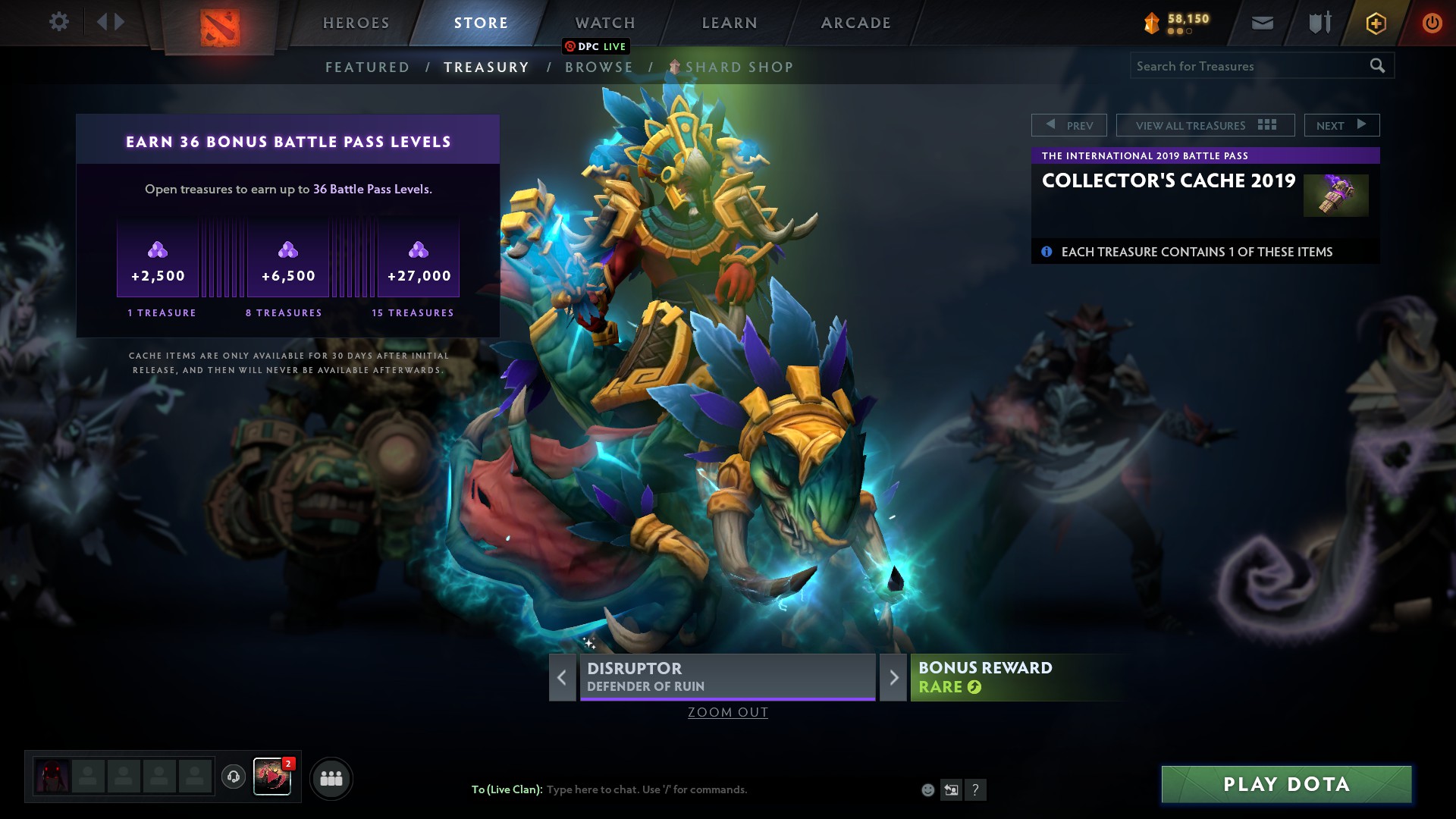Visit the Shard Shop section
Screen dimensions: 1456x819
point(738,67)
